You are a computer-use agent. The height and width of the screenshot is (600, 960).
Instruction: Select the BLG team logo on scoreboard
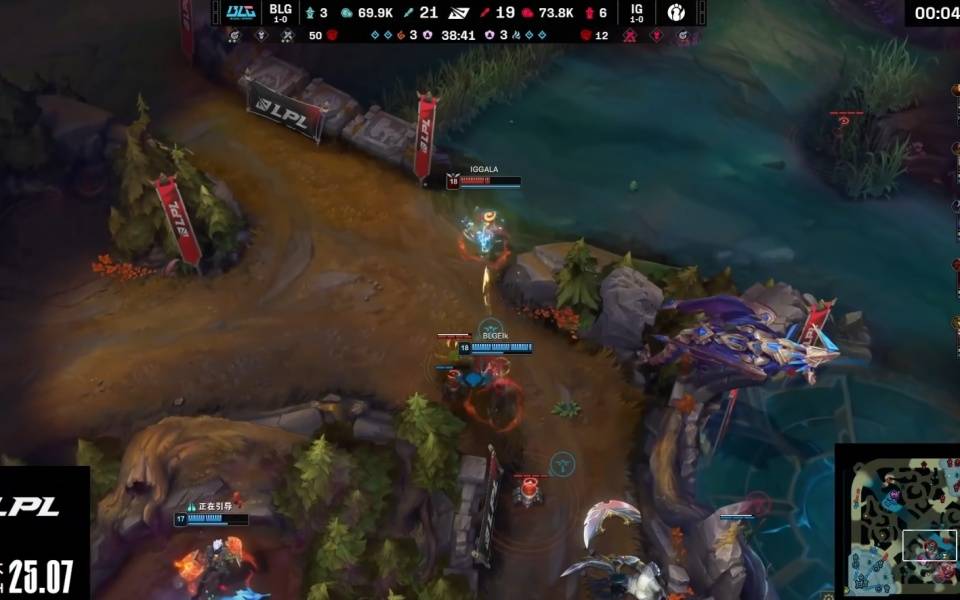[241, 13]
